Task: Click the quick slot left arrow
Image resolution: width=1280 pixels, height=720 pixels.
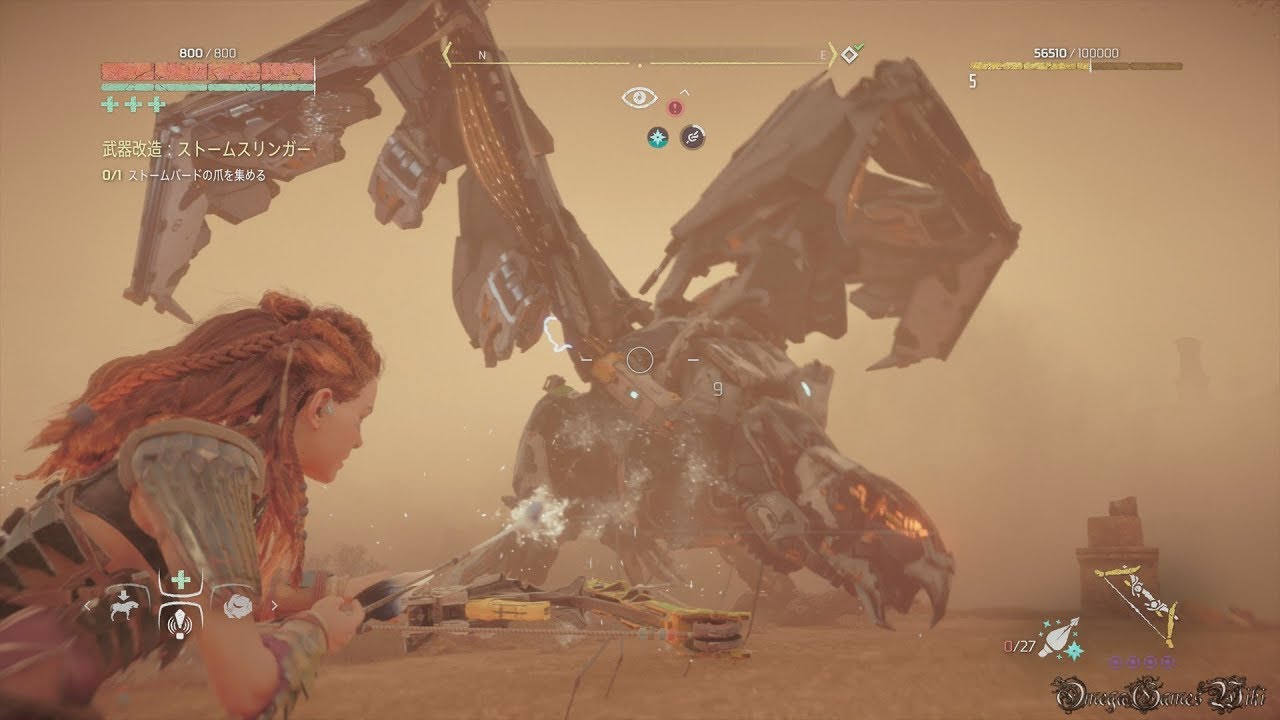Action: pyautogui.click(x=87, y=605)
